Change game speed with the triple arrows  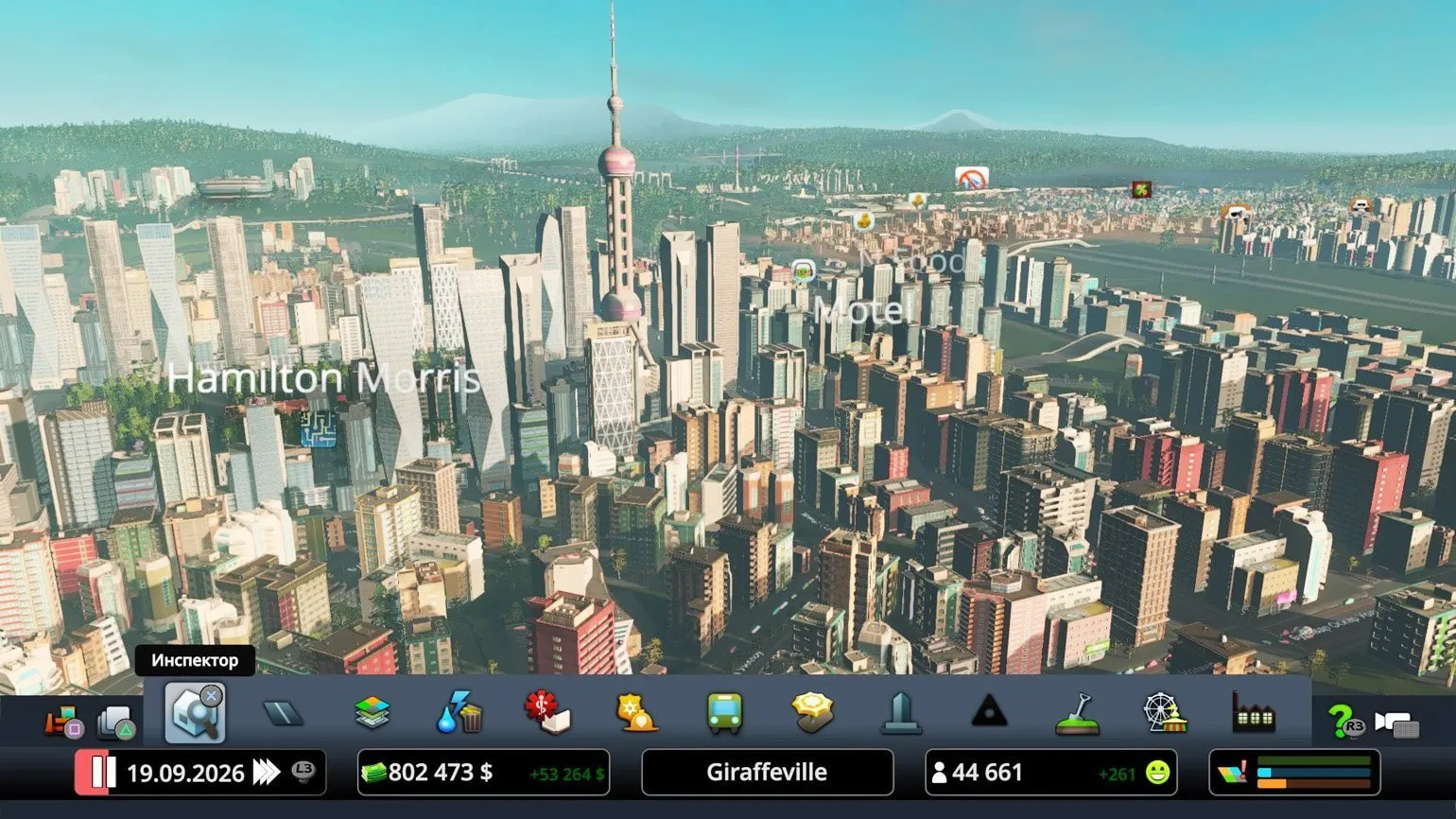click(x=267, y=773)
